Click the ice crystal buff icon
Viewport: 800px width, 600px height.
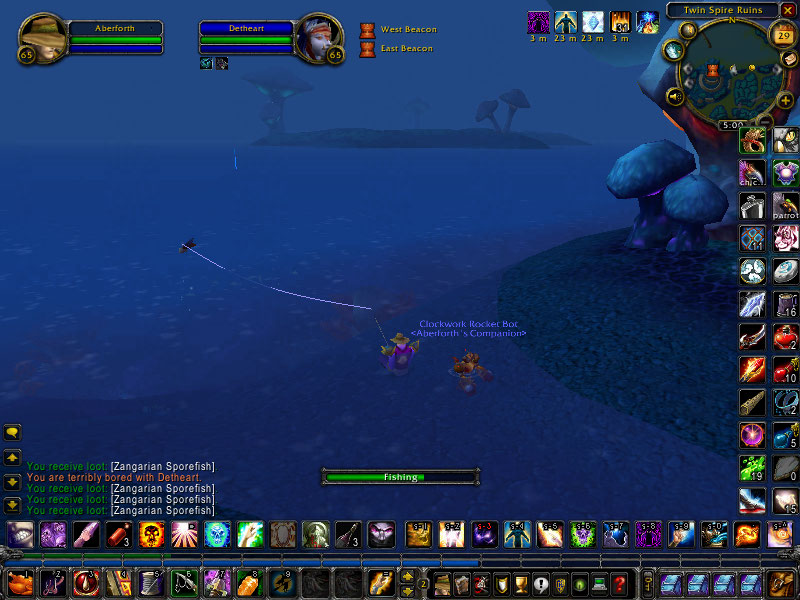pos(593,21)
